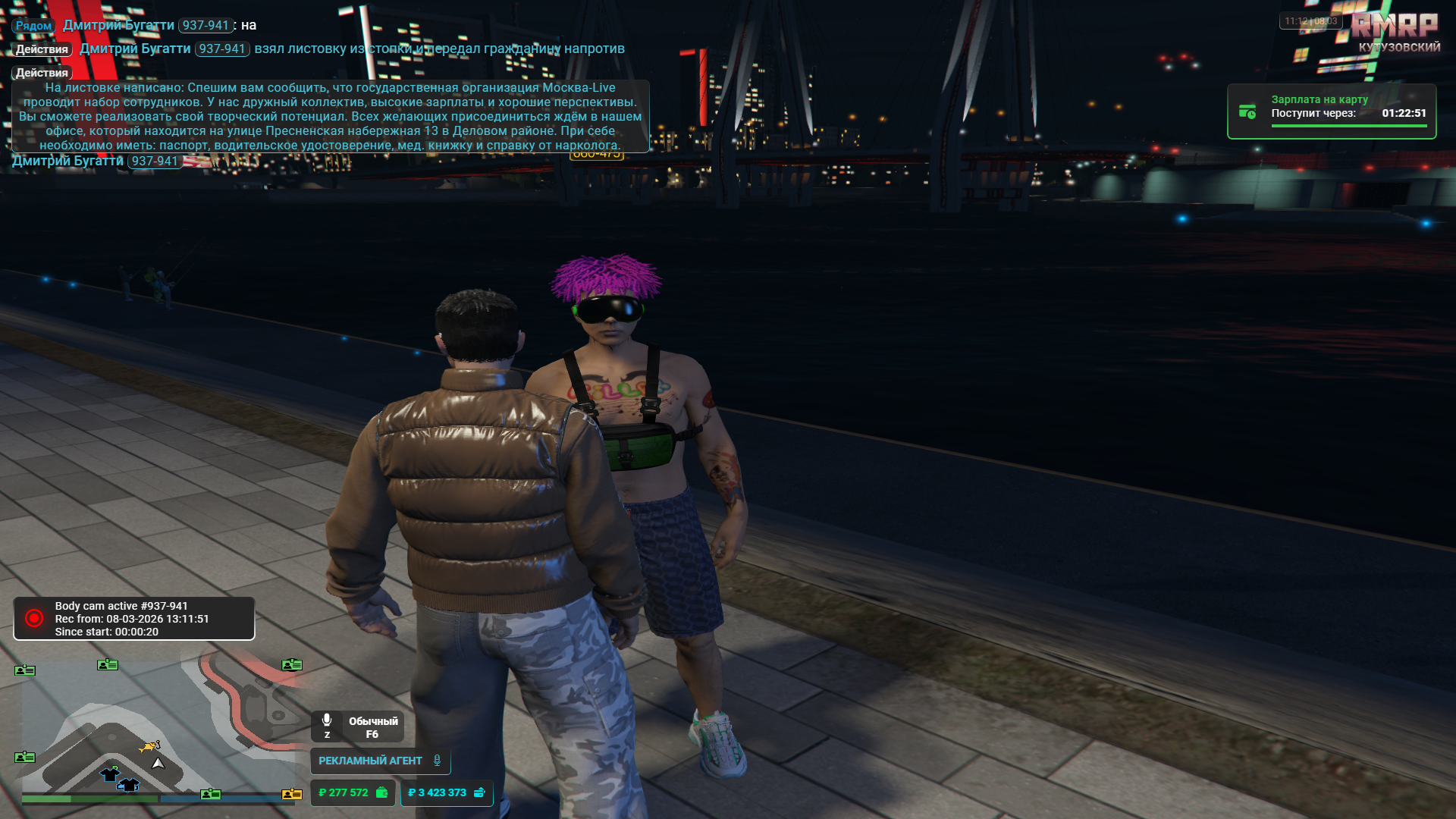The height and width of the screenshot is (819, 1456).
Task: Click the fishing spot marker on the minimap
Action: point(149,747)
